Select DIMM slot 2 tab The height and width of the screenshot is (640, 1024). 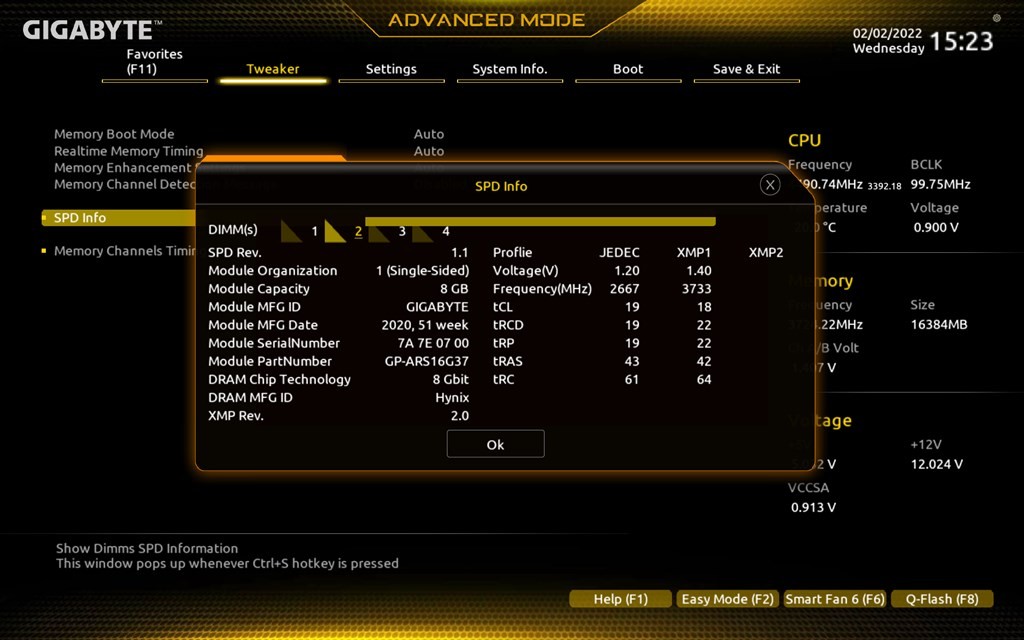coord(346,231)
